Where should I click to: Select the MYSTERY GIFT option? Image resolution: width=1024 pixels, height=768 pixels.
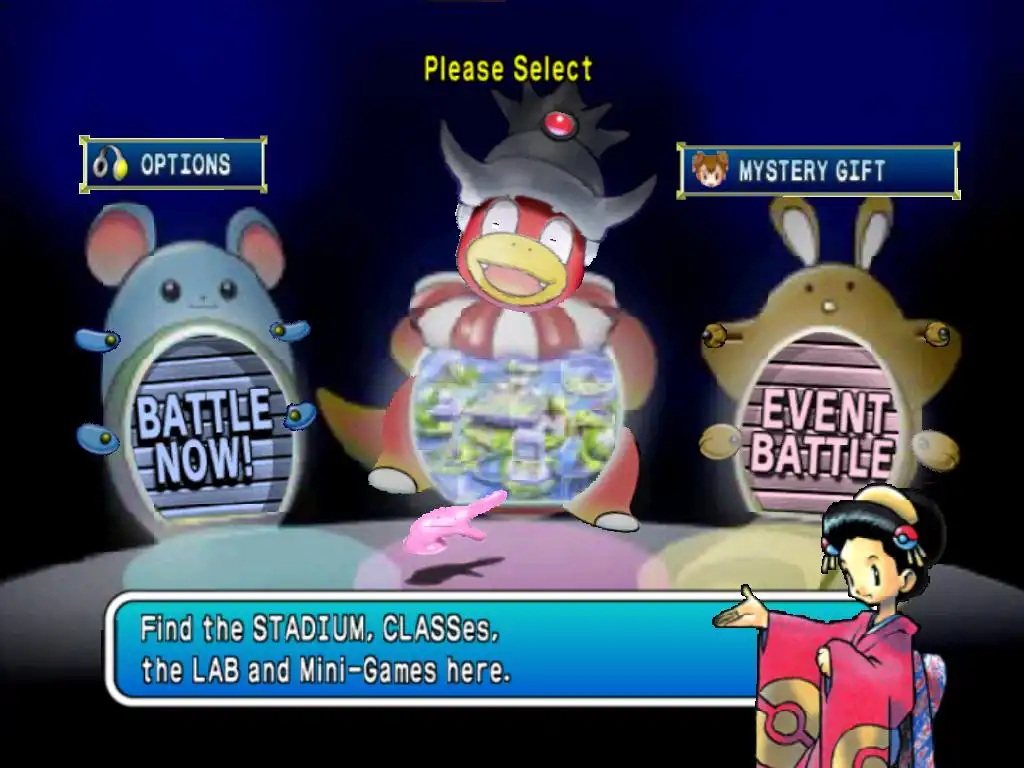pyautogui.click(x=817, y=170)
